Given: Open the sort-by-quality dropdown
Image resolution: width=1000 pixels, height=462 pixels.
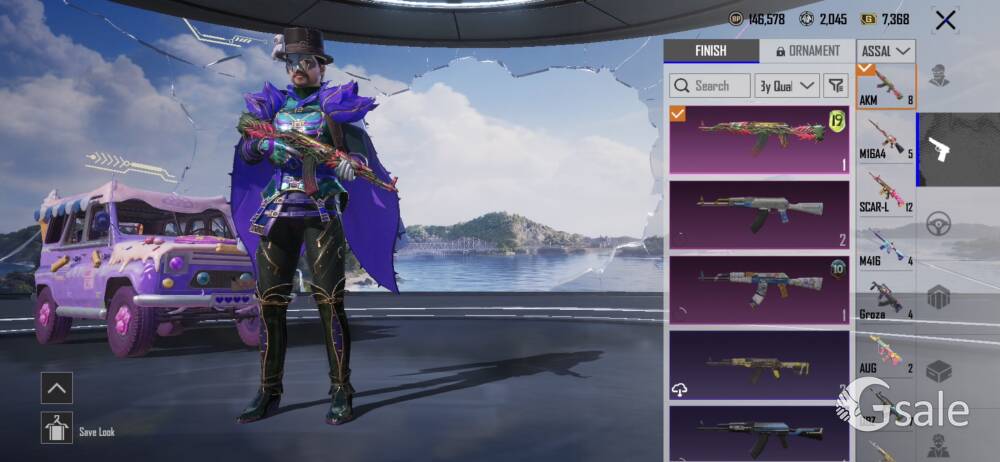Looking at the screenshot, I should coord(788,86).
